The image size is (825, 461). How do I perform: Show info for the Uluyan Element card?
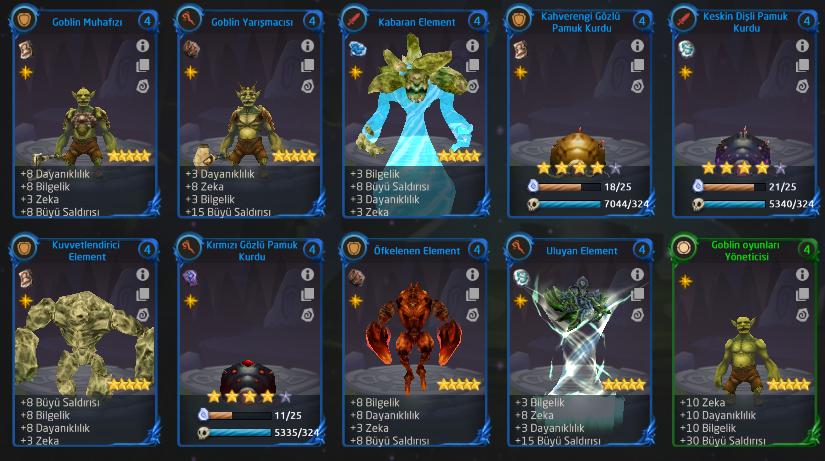click(634, 274)
